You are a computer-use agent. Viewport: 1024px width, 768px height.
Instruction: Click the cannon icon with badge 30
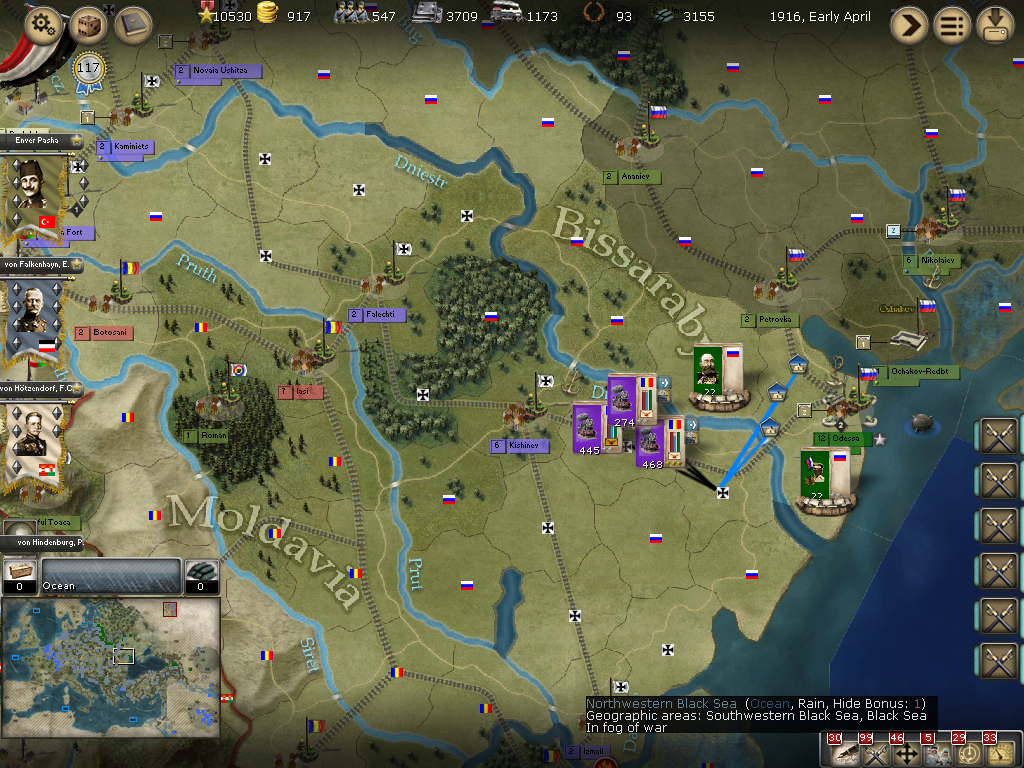tap(844, 753)
